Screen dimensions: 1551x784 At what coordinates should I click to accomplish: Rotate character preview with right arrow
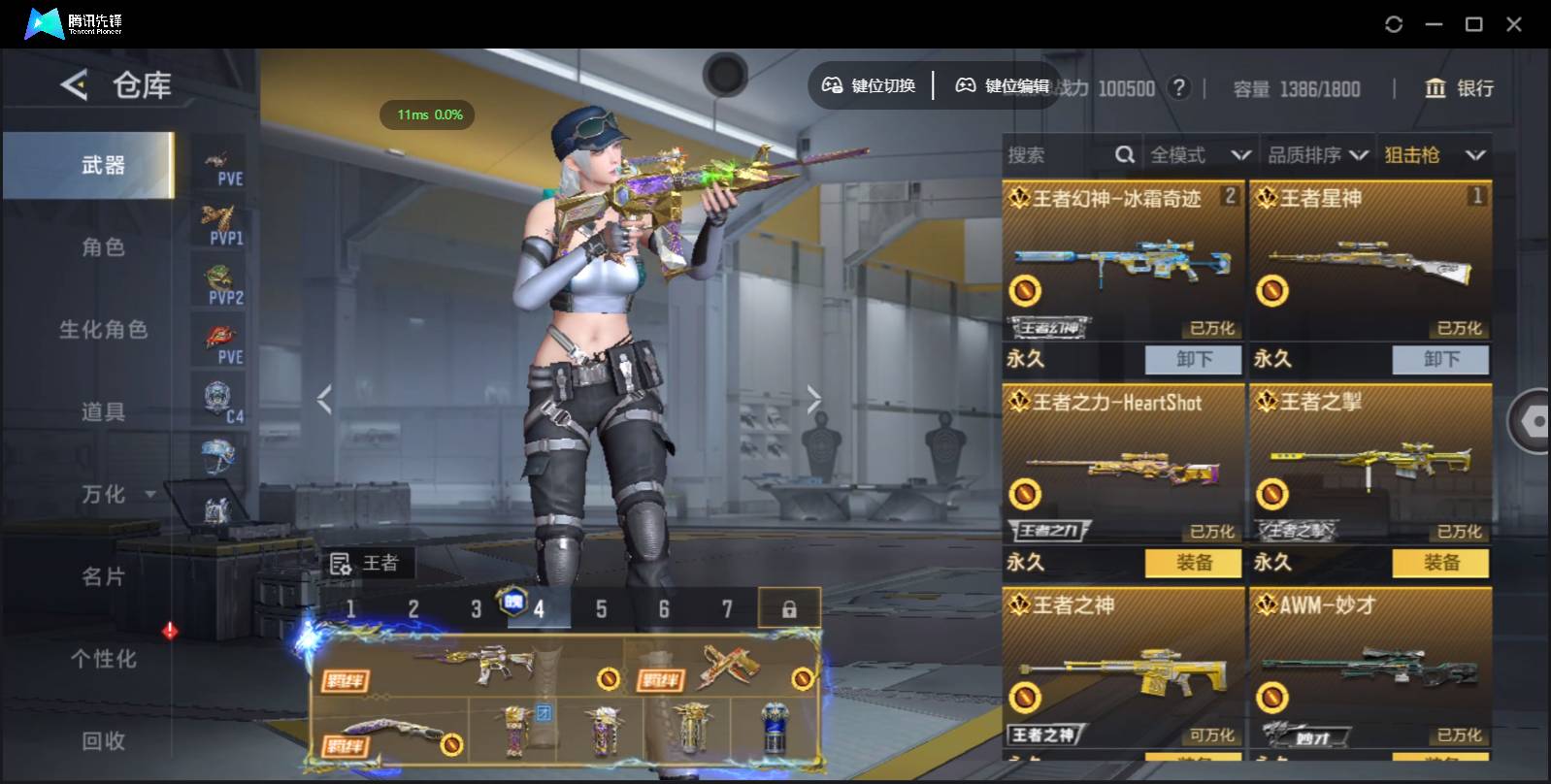coord(813,399)
